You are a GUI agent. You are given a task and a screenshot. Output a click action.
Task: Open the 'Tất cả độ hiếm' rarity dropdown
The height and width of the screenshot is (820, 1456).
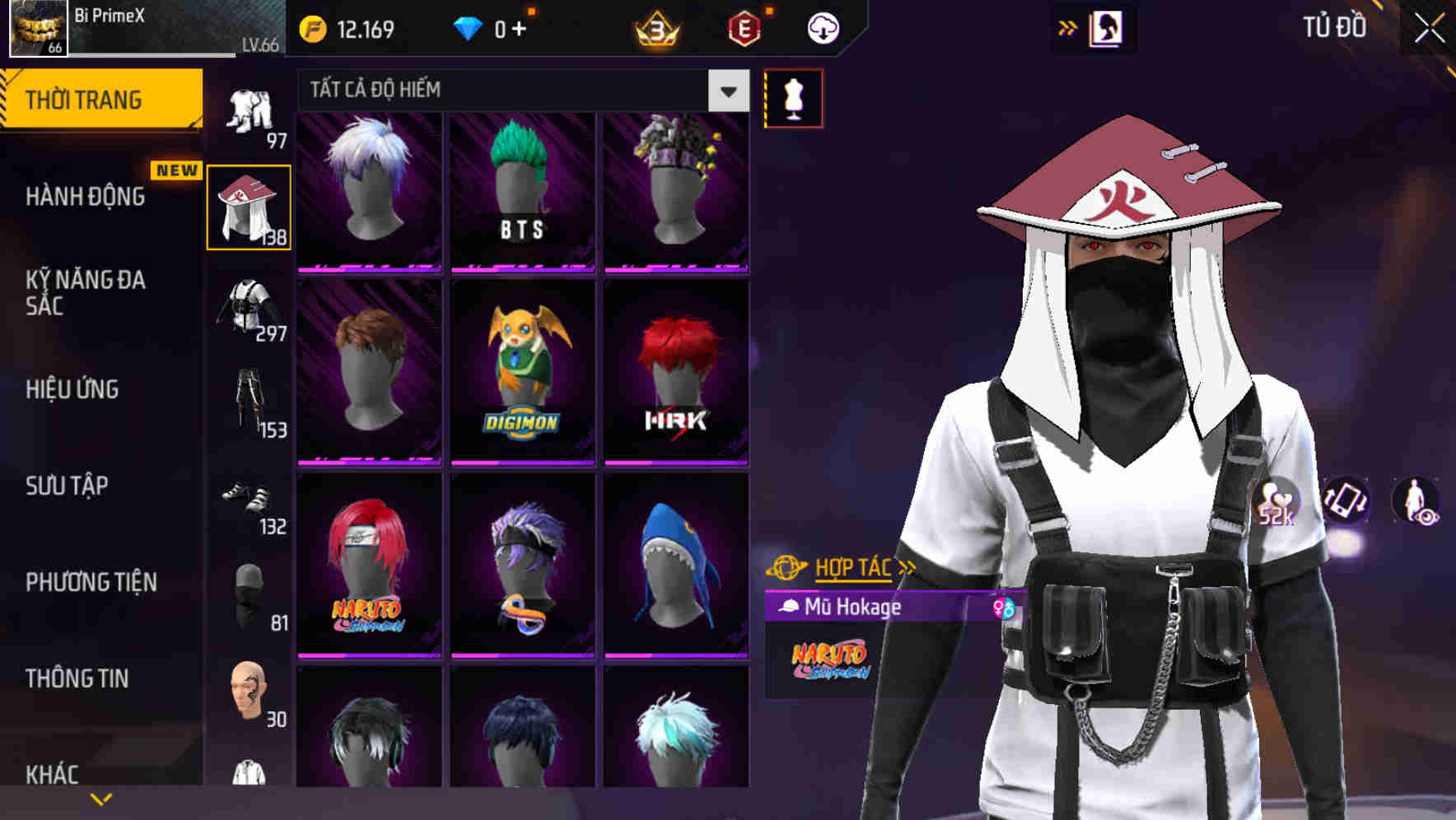click(x=519, y=91)
